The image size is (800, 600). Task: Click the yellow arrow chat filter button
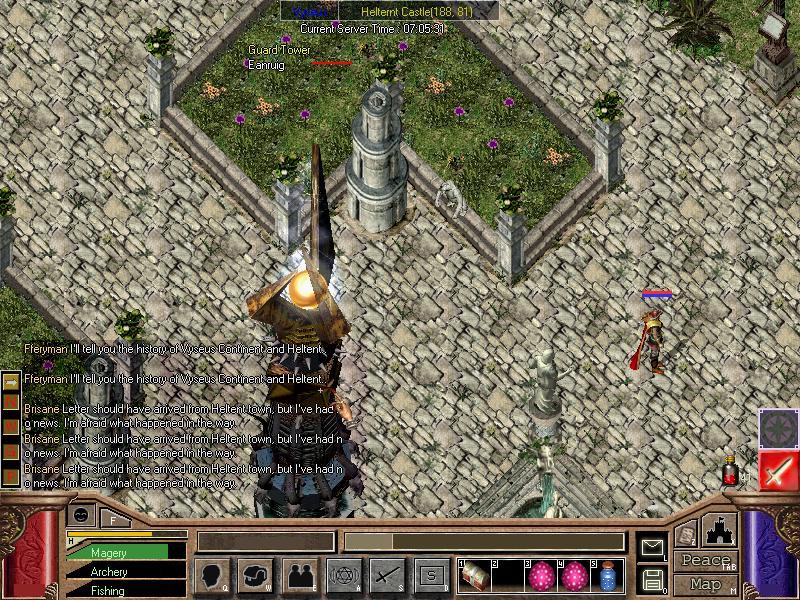point(11,382)
